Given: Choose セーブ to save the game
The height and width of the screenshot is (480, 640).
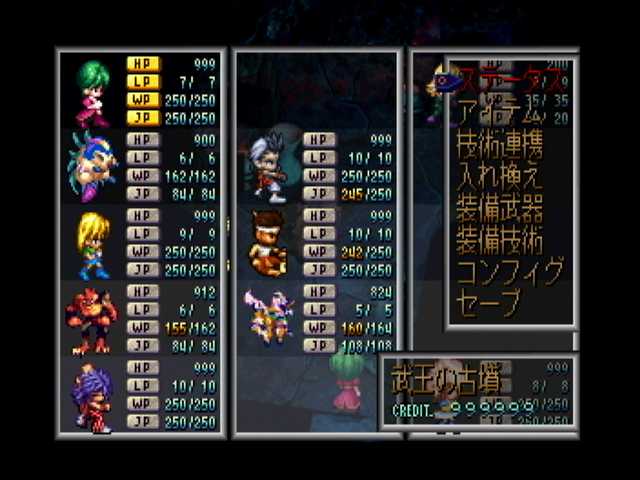Looking at the screenshot, I should (x=489, y=301).
